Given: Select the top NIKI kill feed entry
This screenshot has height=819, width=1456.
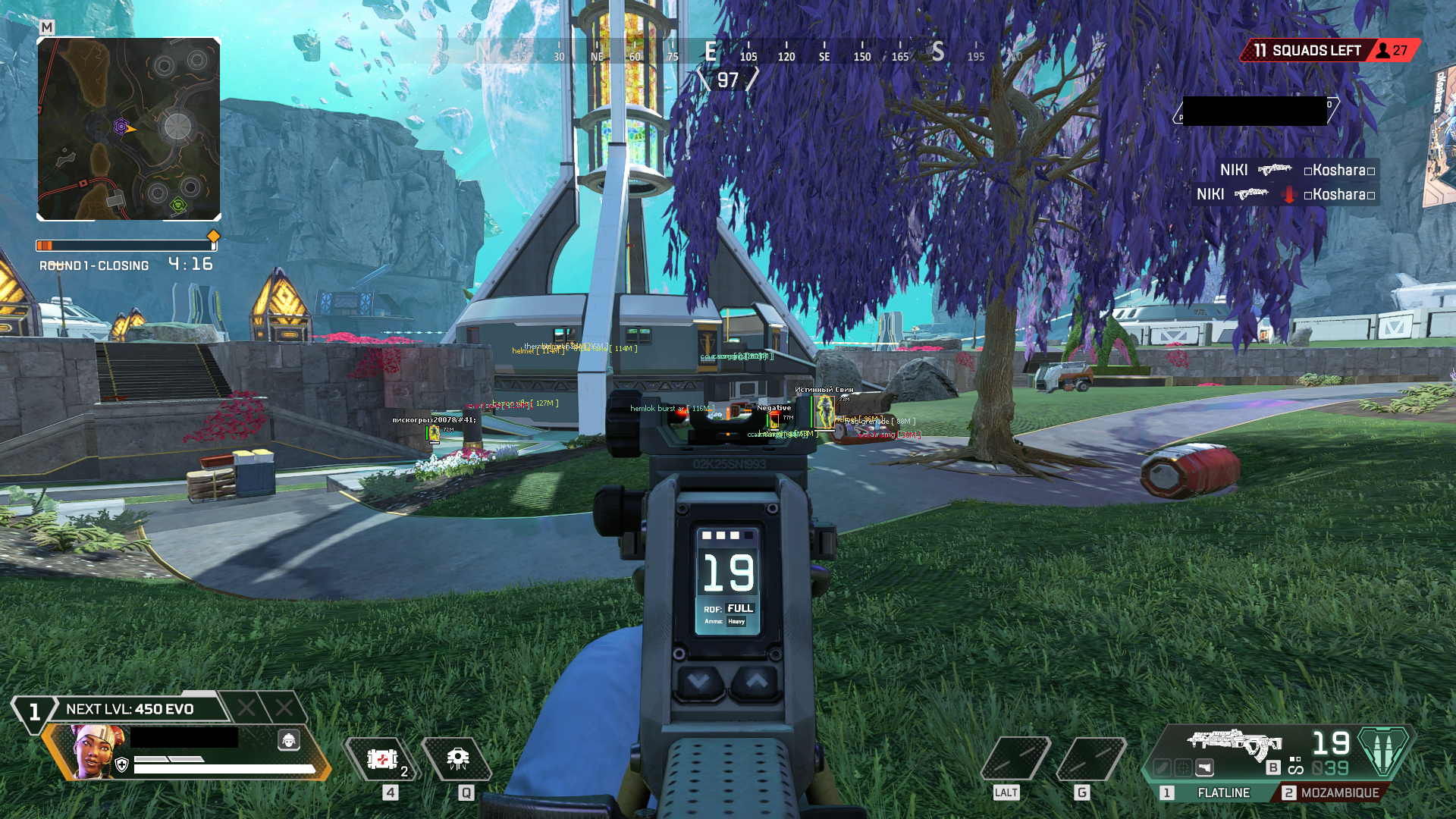Looking at the screenshot, I should click(x=1297, y=170).
